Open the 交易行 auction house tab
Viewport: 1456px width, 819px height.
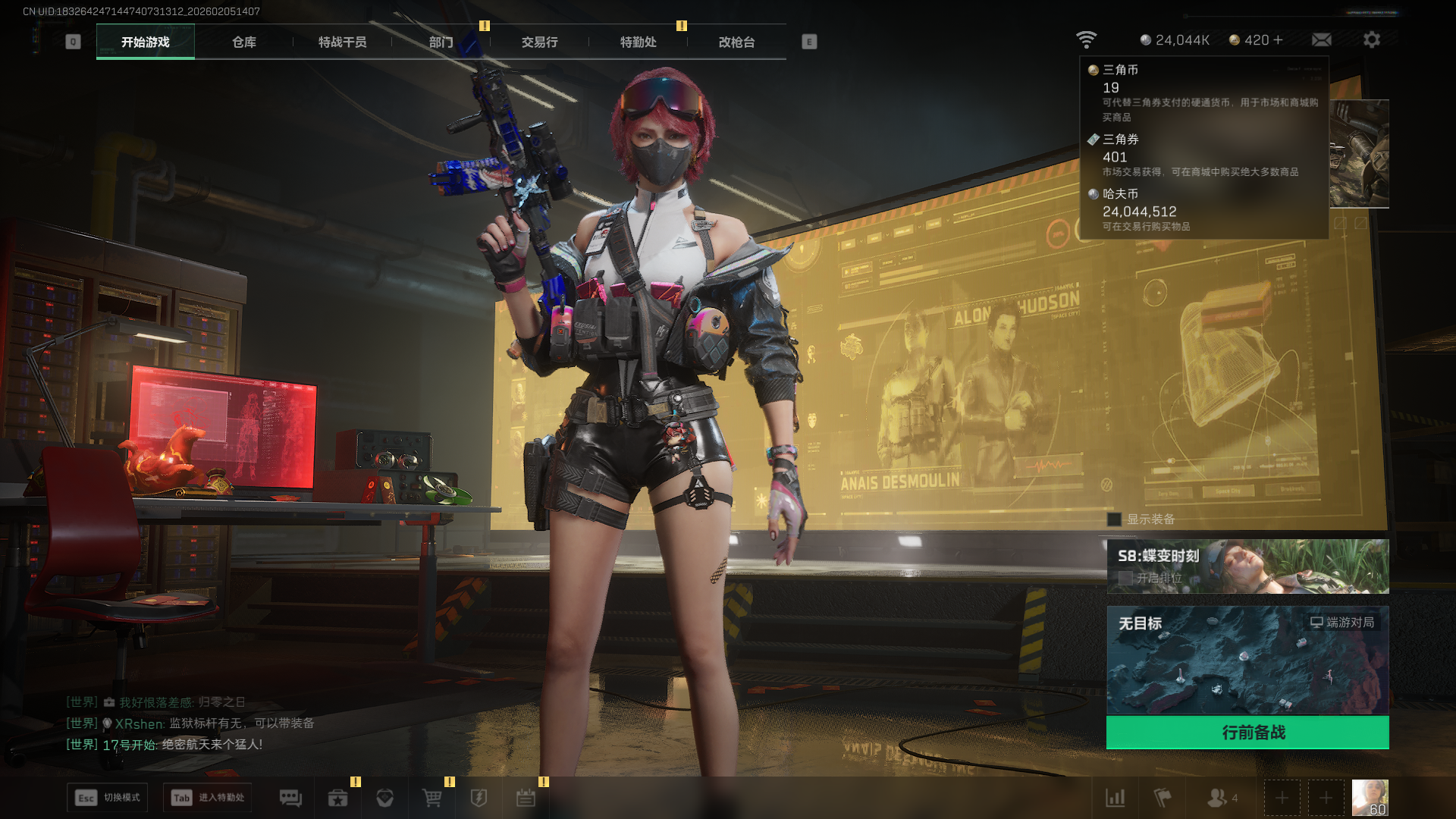click(539, 42)
